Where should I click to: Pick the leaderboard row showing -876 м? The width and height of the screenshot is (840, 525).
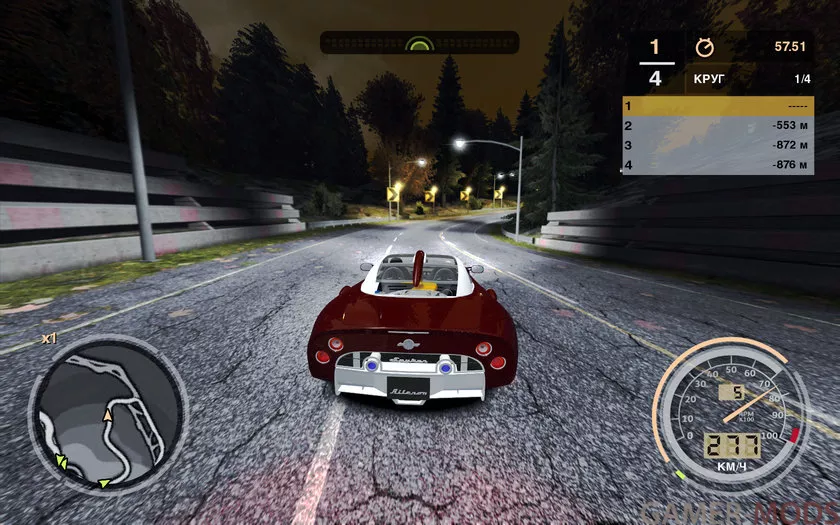coord(718,164)
